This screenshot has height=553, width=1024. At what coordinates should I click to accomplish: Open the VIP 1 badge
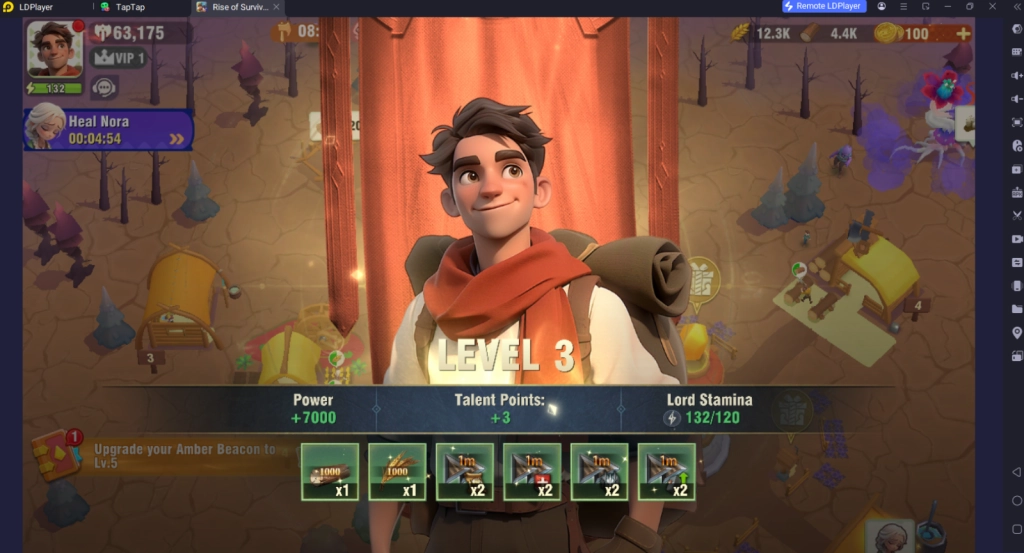118,58
